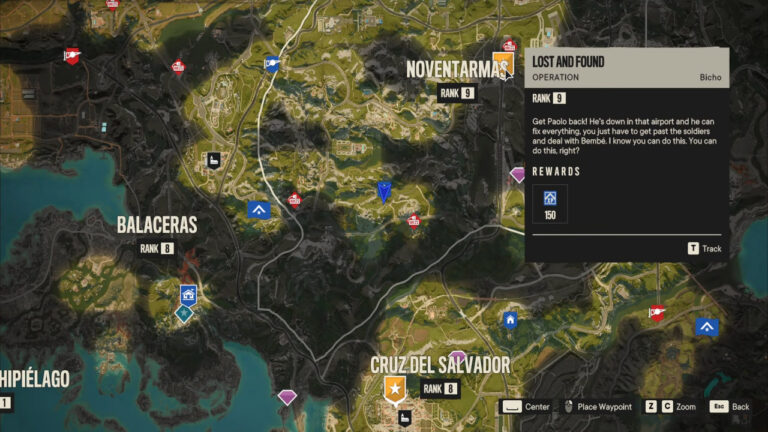Select the orange star marker at Noventarmas
The image size is (768, 432).
click(x=503, y=64)
